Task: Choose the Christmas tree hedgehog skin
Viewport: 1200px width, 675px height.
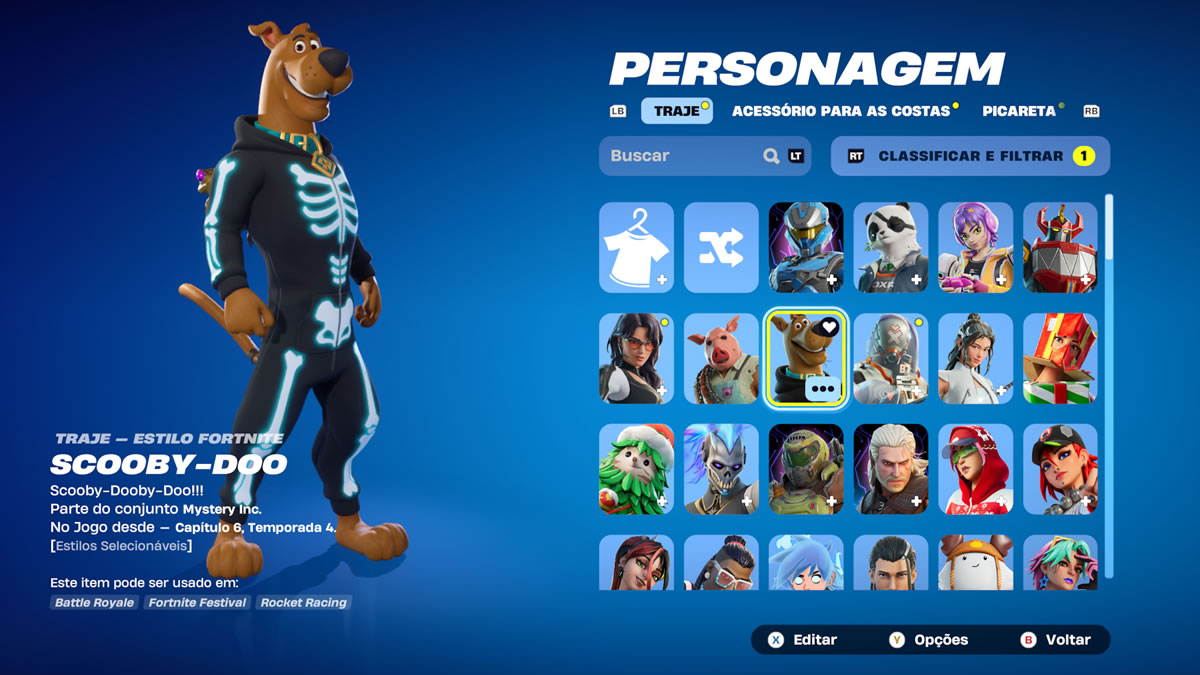Action: 636,469
